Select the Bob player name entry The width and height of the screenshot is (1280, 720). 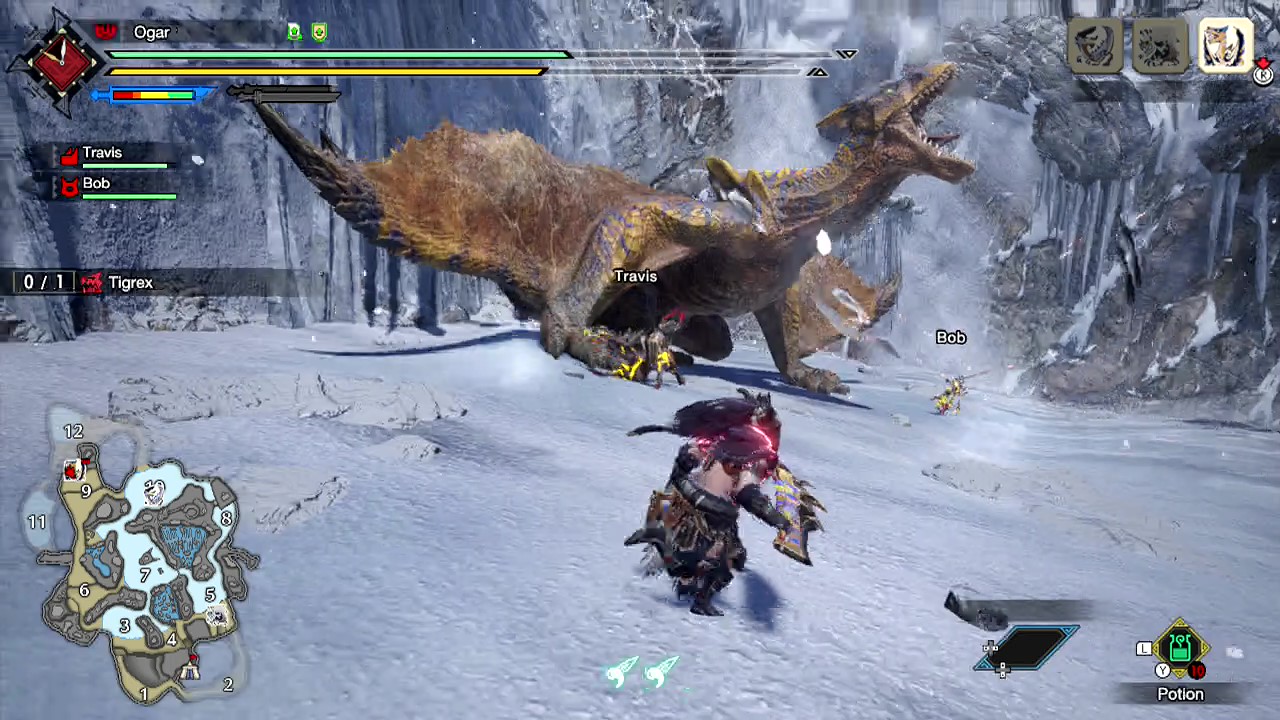point(96,183)
